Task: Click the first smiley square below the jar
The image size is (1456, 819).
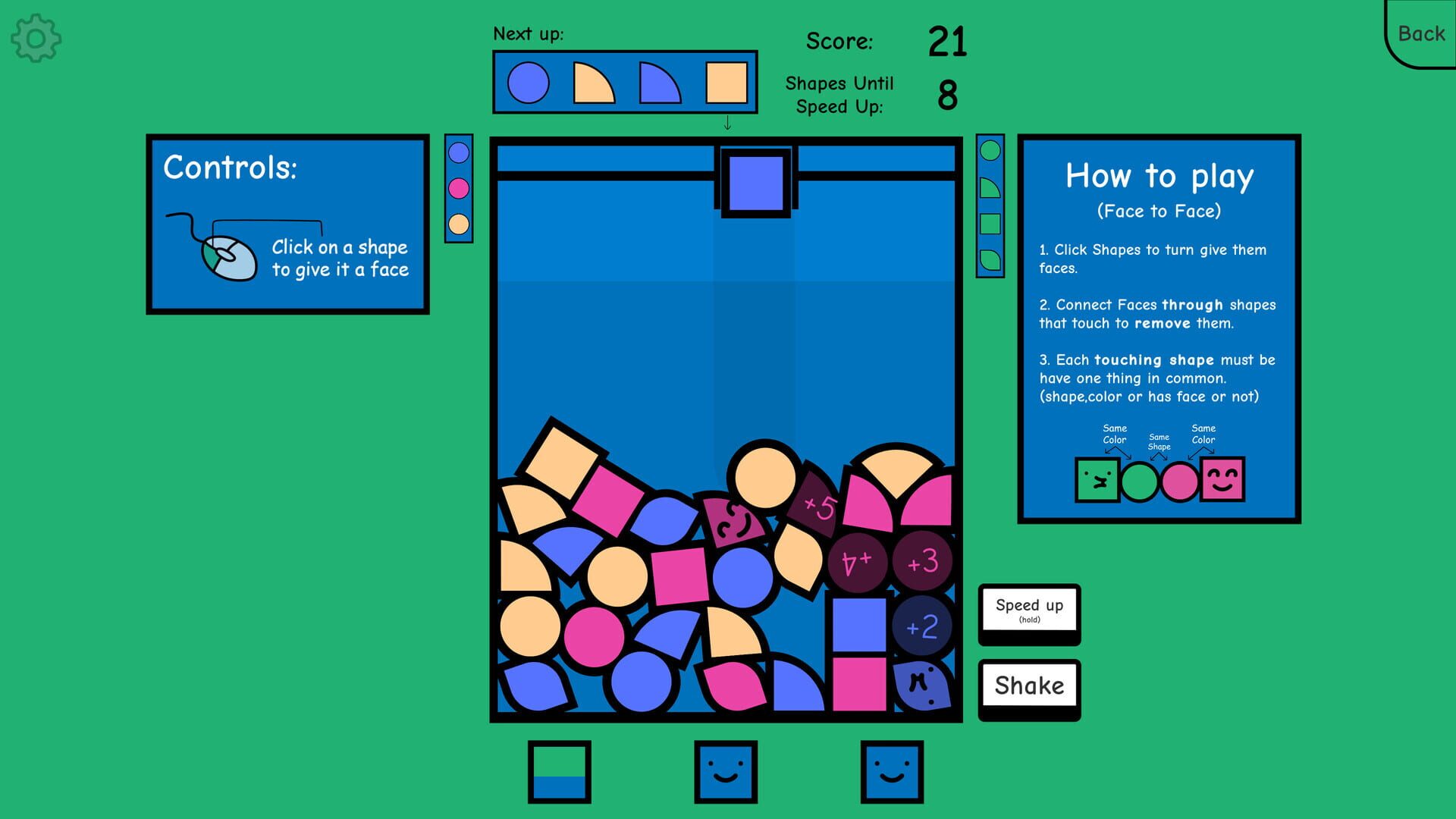Action: (726, 770)
